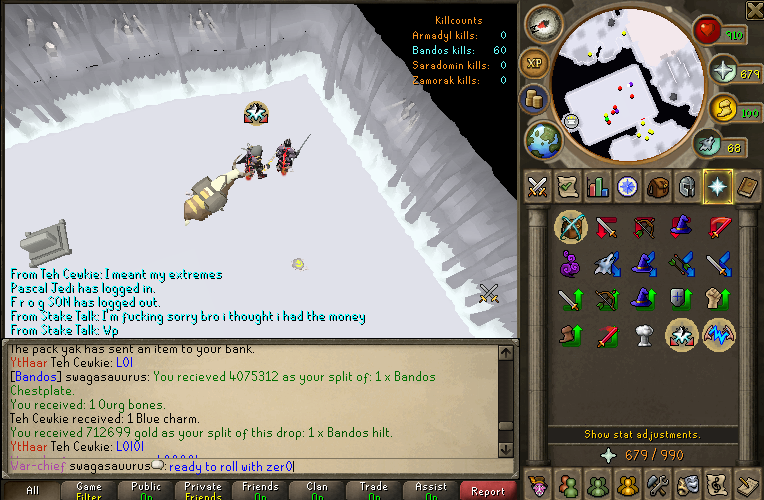The height and width of the screenshot is (500, 764).
Task: Open the world map globe
Action: [x=544, y=139]
